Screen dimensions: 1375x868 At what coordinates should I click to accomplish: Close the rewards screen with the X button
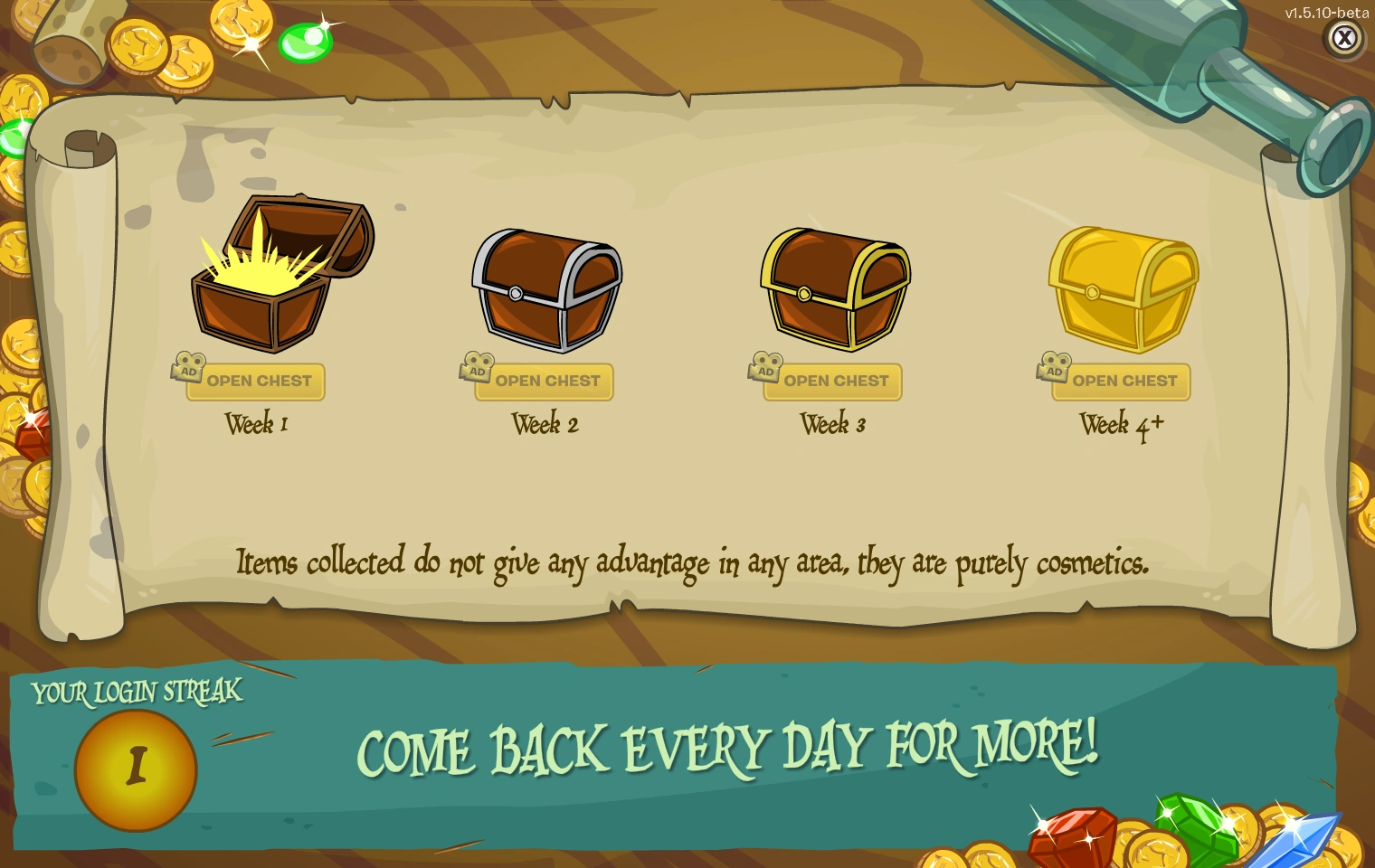[1345, 38]
